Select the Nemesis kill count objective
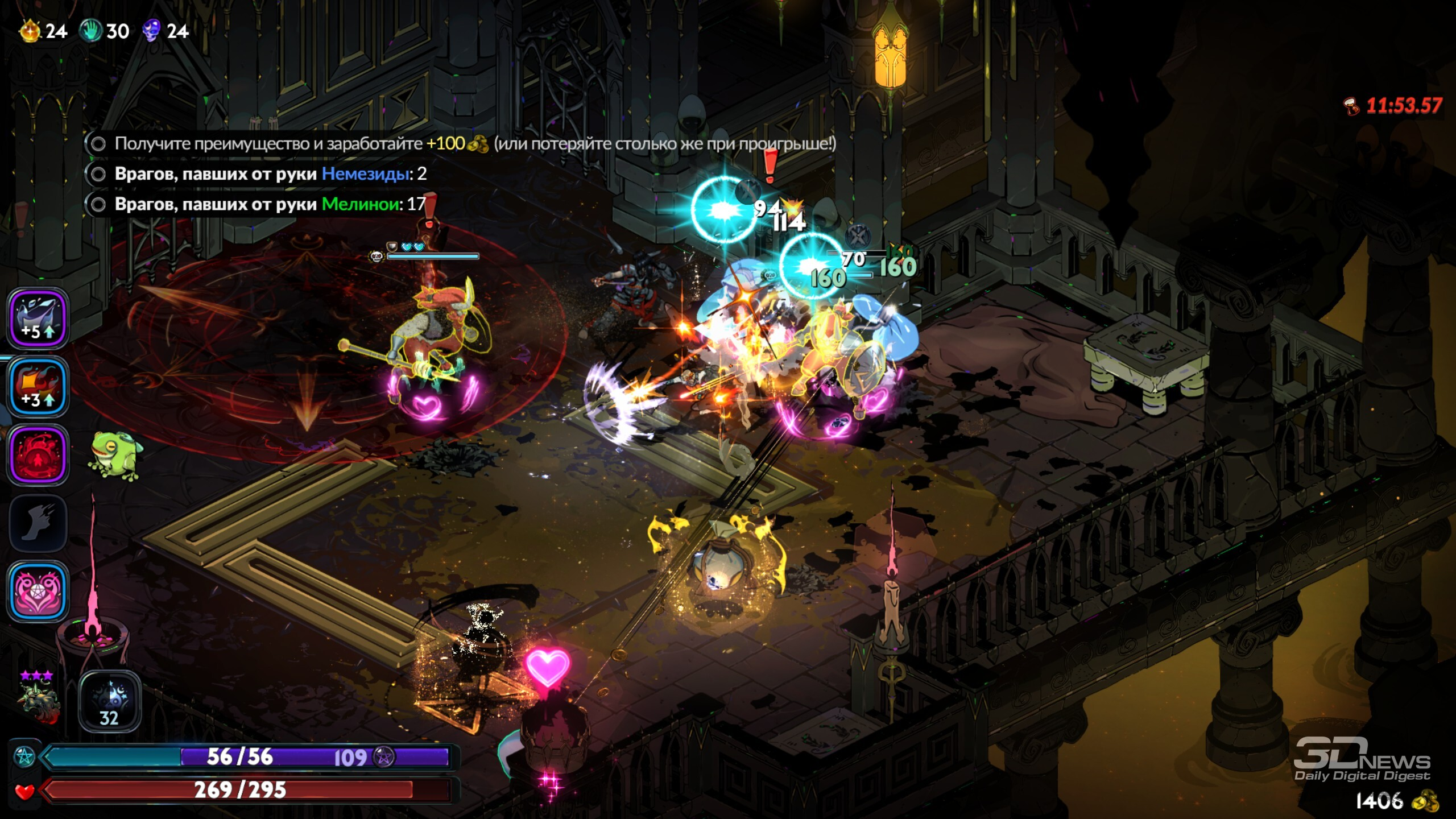Screen dimensions: 1456x819 pos(270,174)
